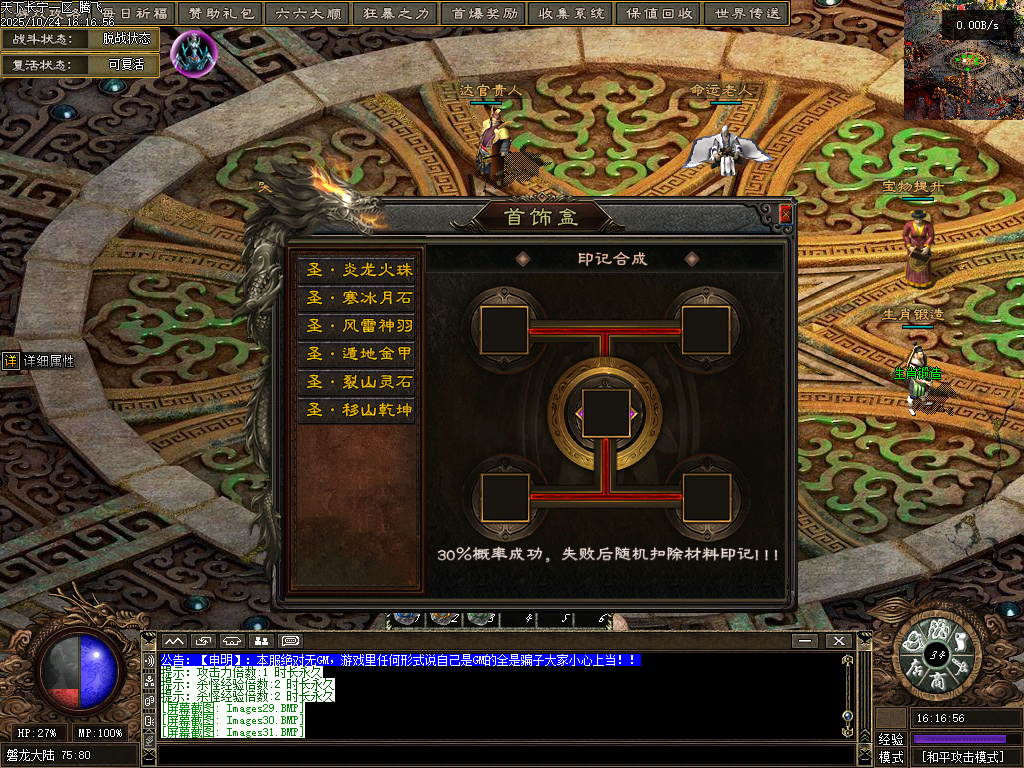Click the center synthesis slot with gold ring
The image size is (1024, 768).
point(606,414)
